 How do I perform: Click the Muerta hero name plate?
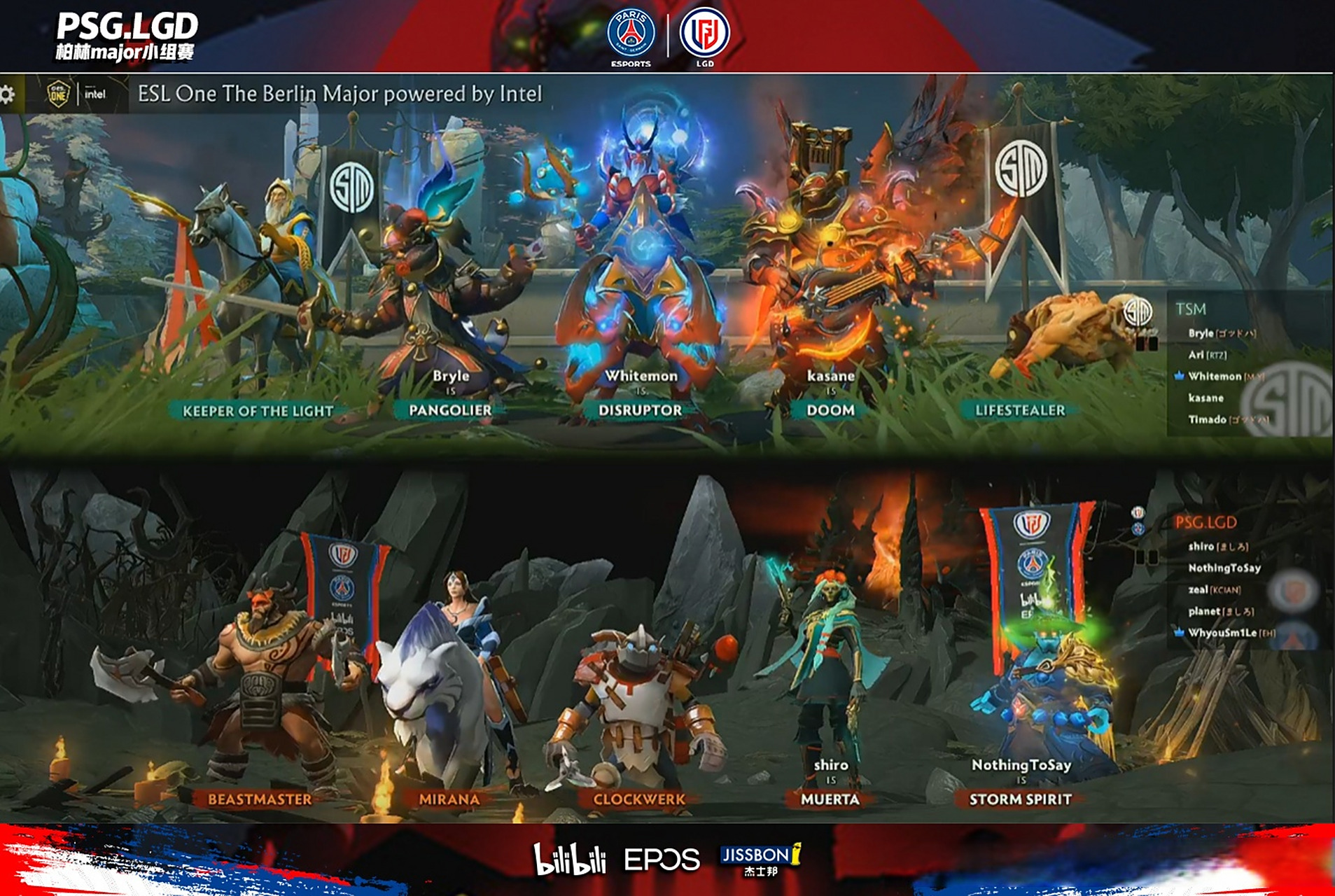[x=830, y=799]
